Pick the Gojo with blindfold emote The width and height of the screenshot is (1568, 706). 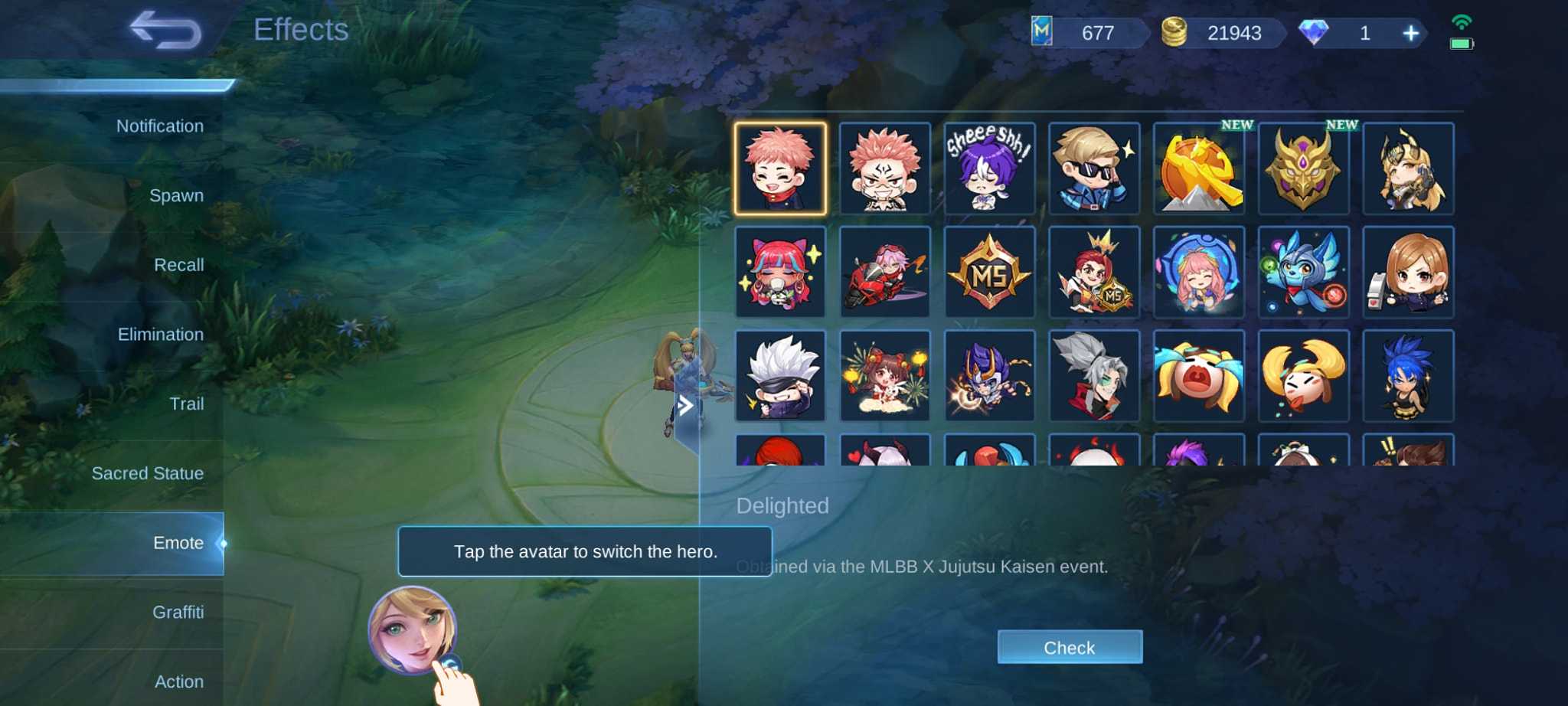[781, 375]
